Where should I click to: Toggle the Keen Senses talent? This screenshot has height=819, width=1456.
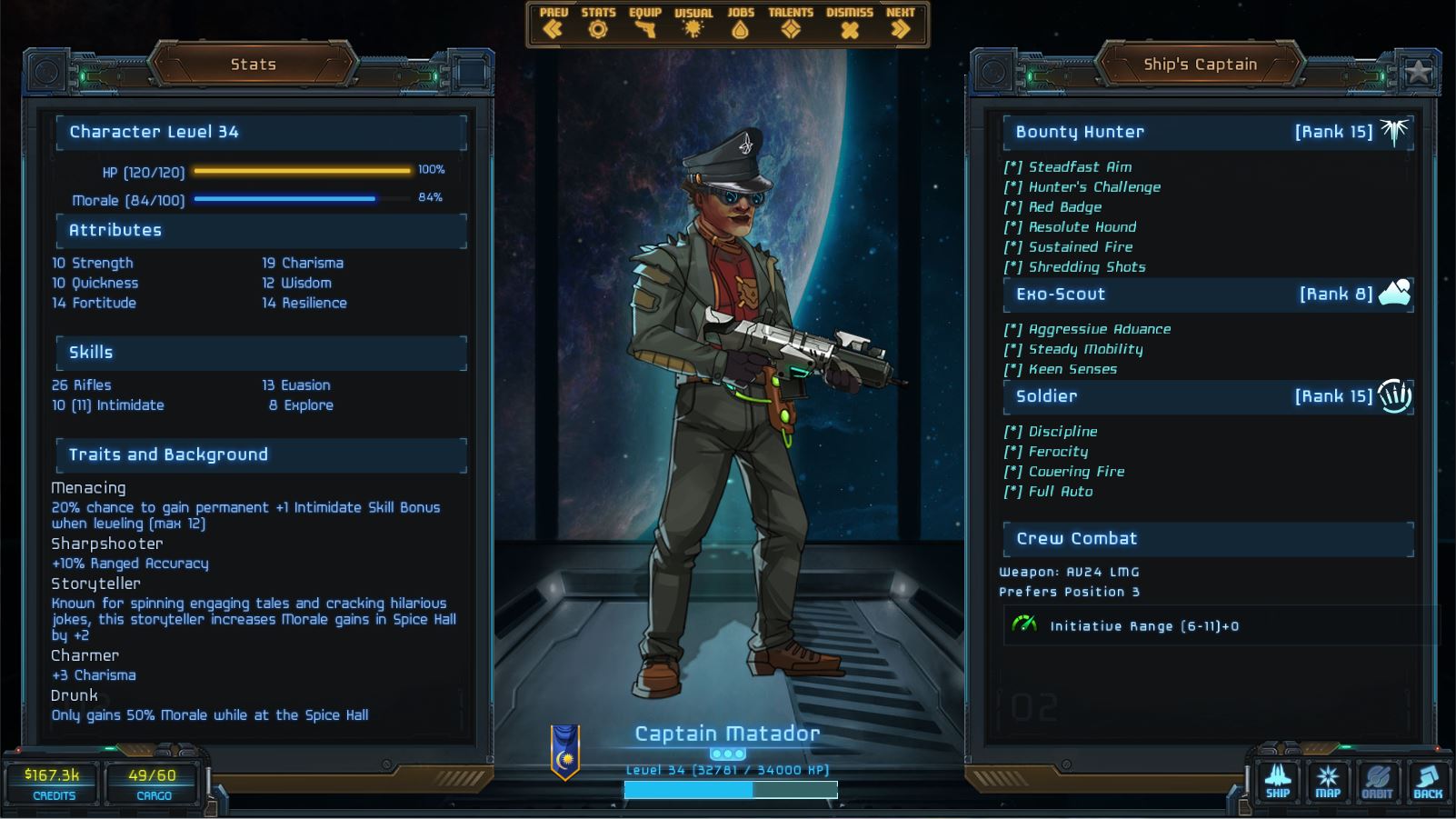coord(1062,368)
